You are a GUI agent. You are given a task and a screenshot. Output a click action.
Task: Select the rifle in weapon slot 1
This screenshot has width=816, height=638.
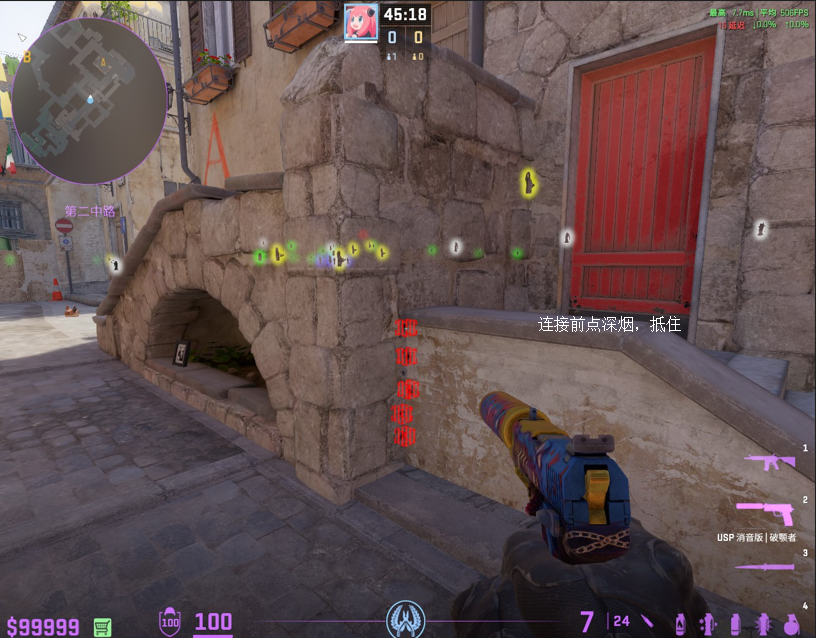point(771,461)
